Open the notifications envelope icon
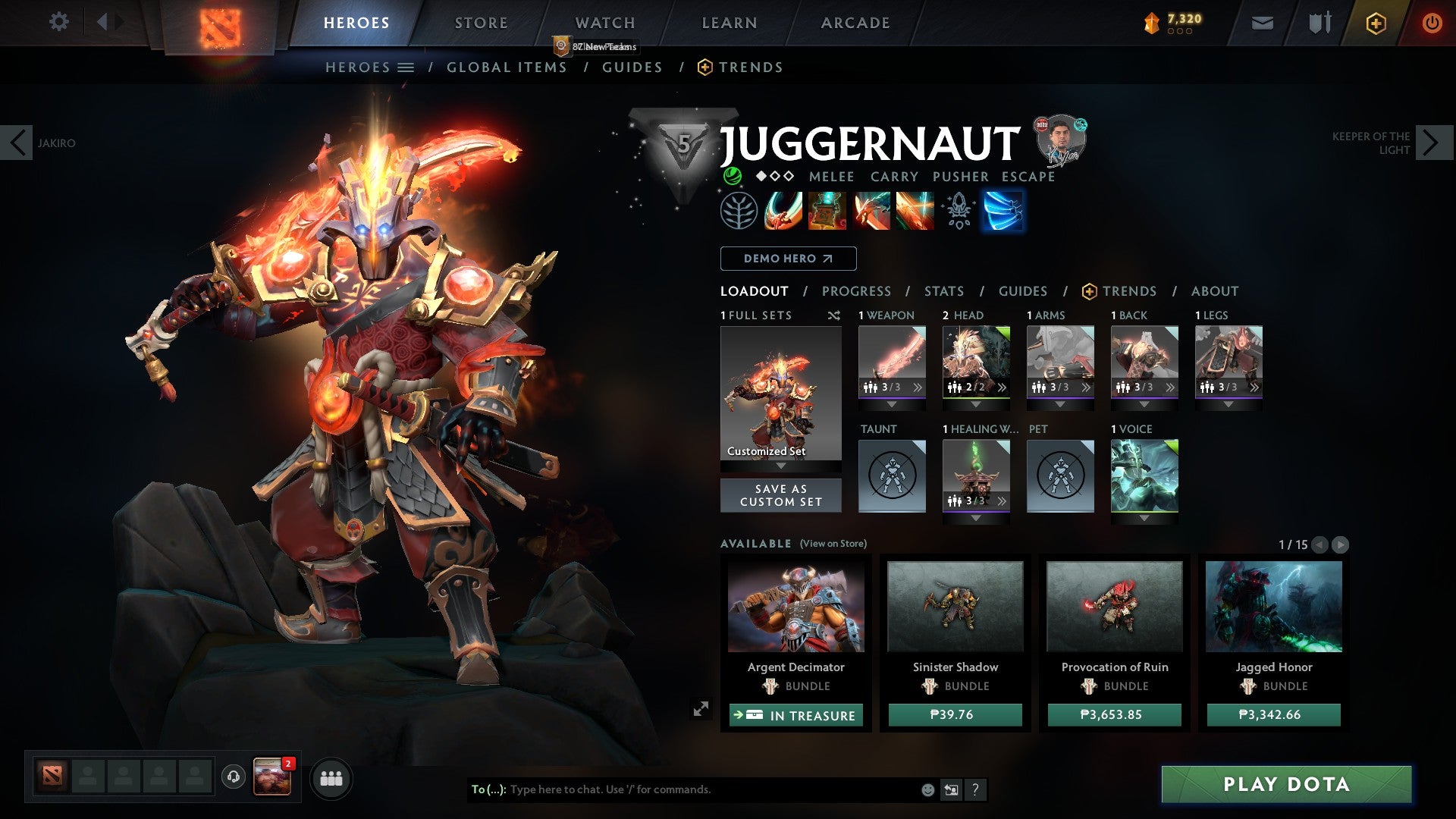1456x819 pixels. pyautogui.click(x=1263, y=23)
